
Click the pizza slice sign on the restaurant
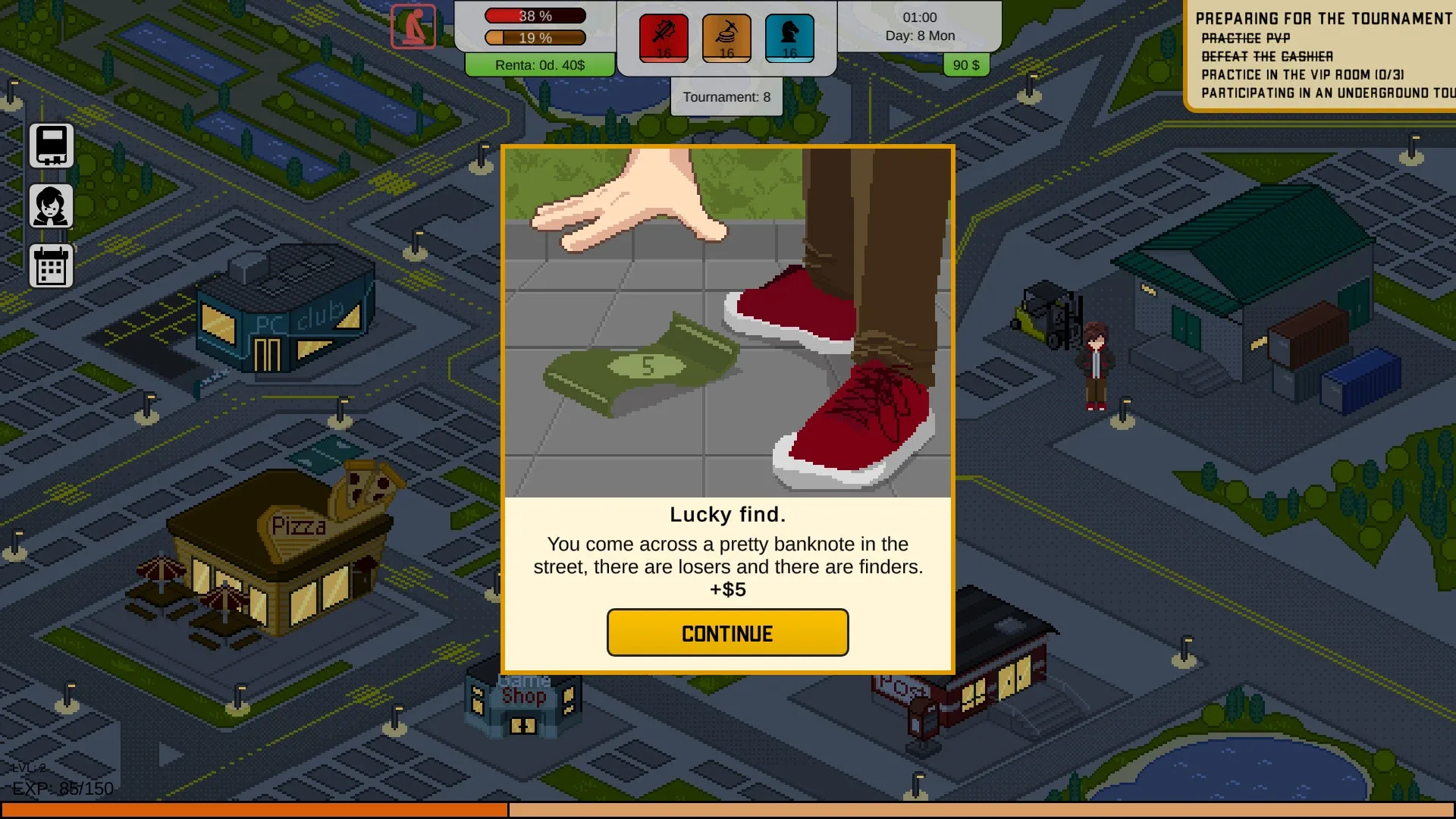pos(369,483)
